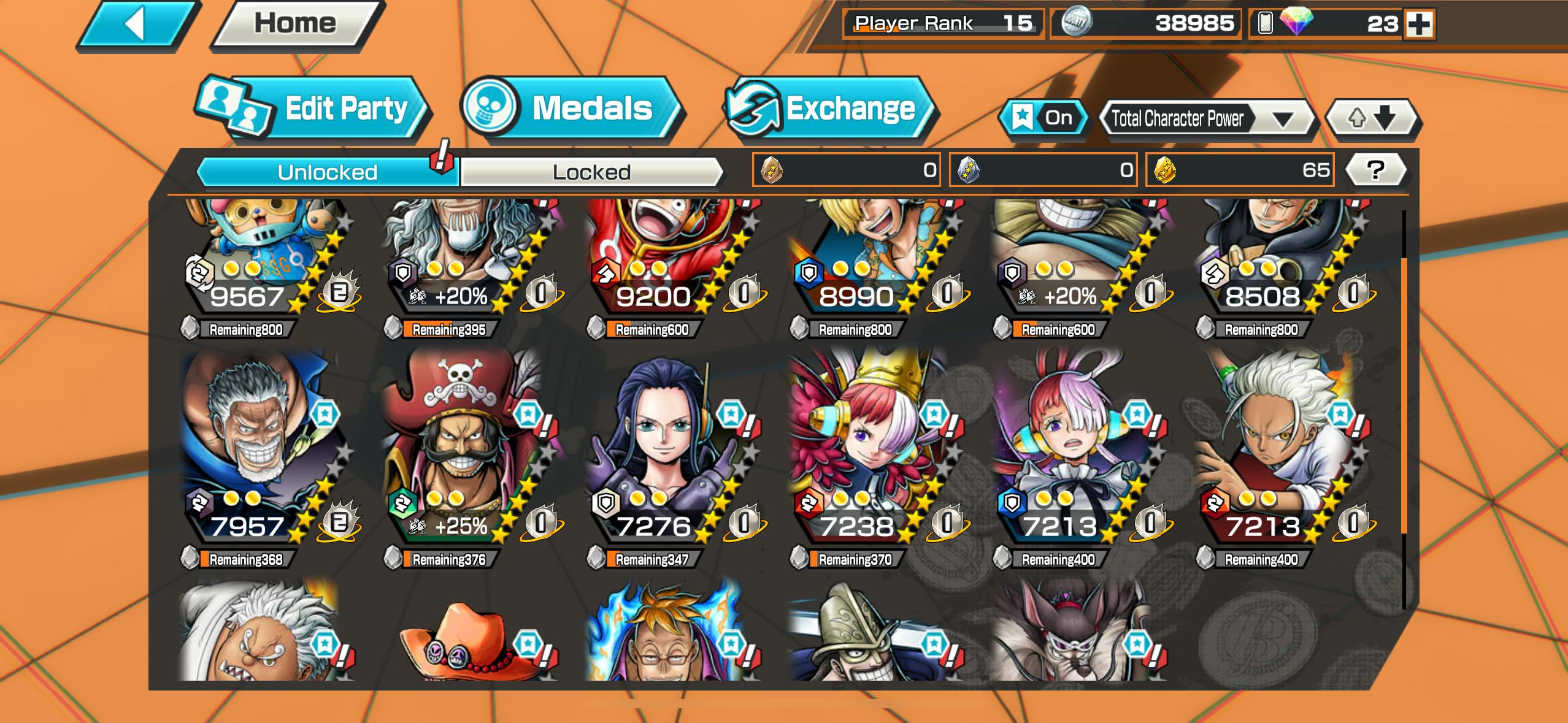Open the Total Character Power sort dropdown
The image size is (1568, 723).
[x=1205, y=118]
